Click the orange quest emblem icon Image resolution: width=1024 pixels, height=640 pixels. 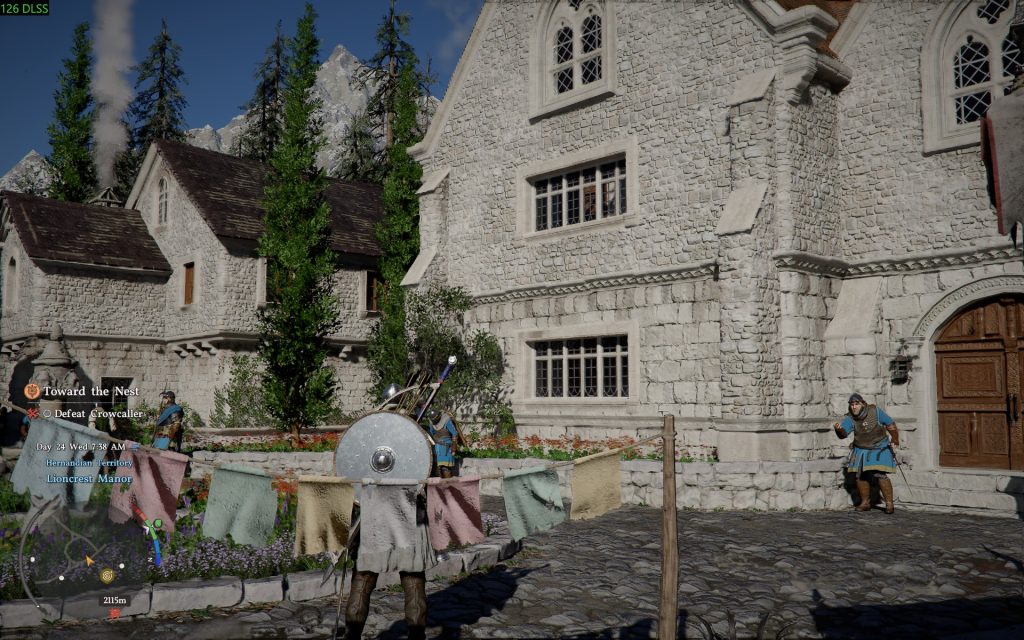coord(32,391)
